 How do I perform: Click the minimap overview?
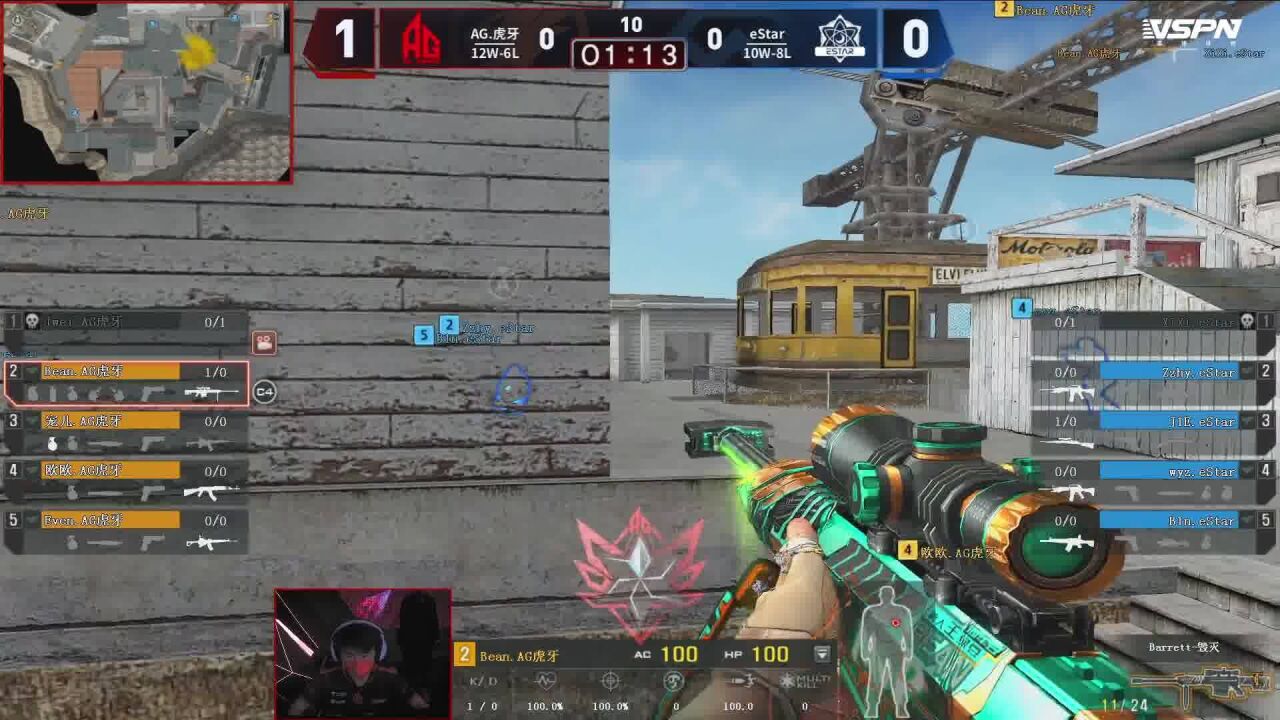tap(146, 92)
